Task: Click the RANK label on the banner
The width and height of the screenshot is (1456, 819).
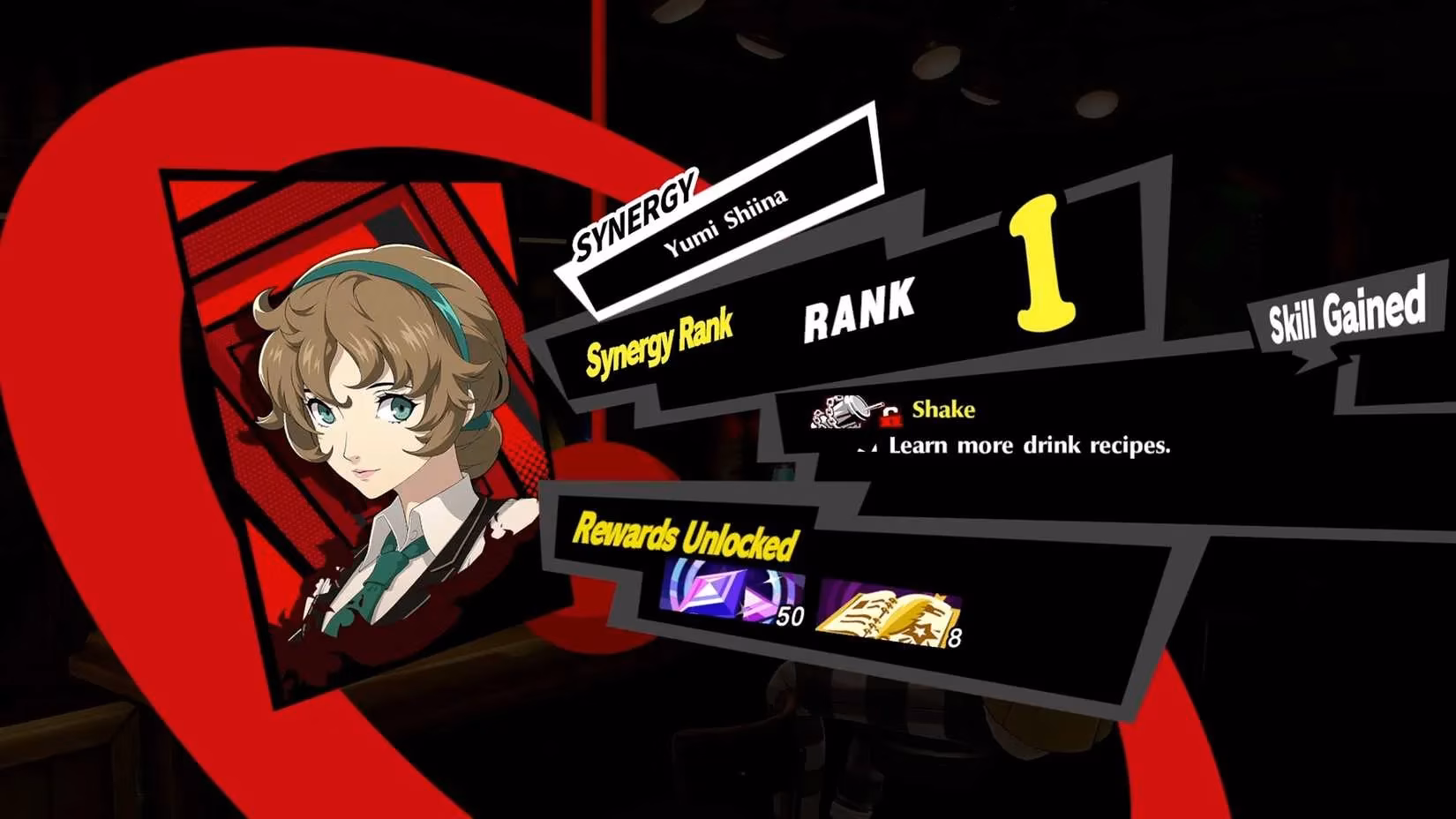Action: pos(858,313)
